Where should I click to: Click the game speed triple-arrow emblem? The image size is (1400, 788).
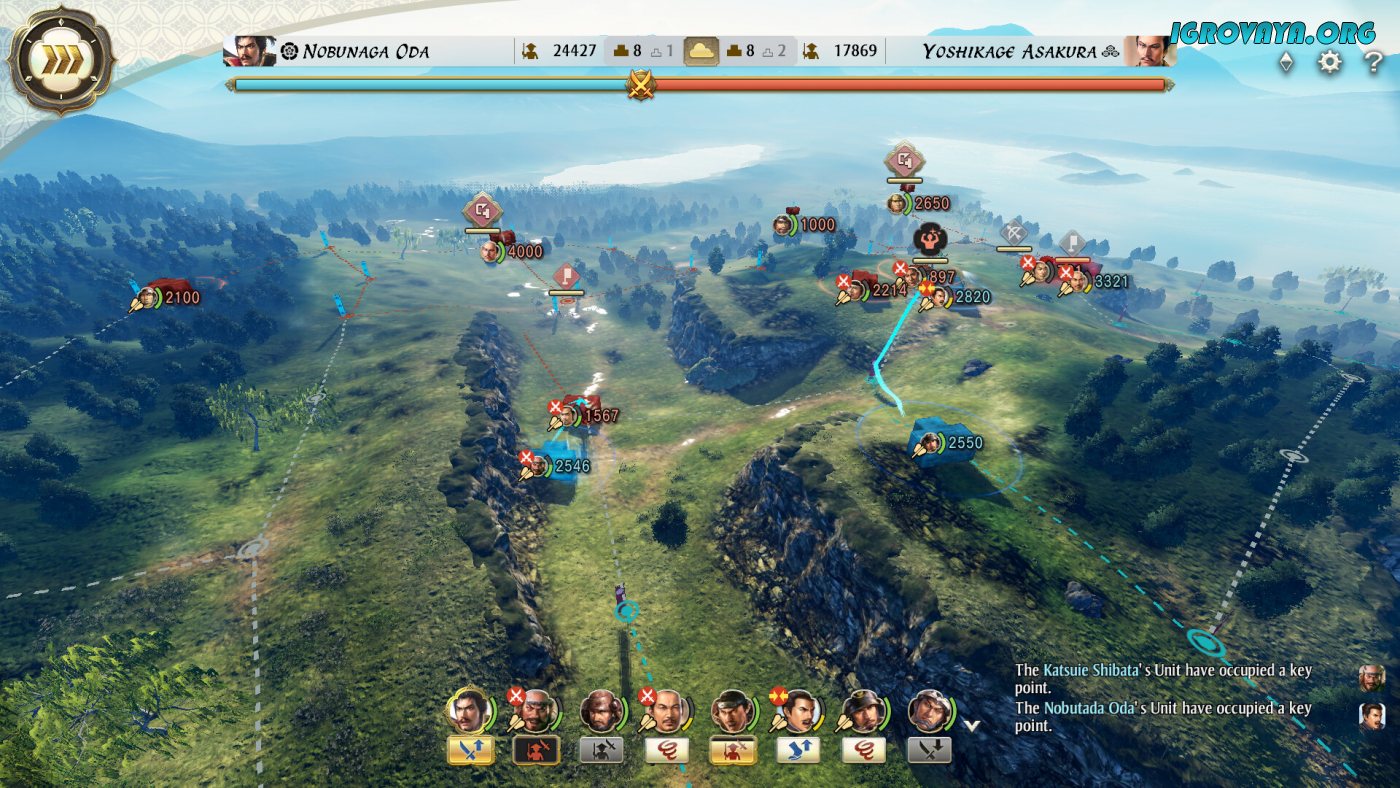click(x=58, y=61)
